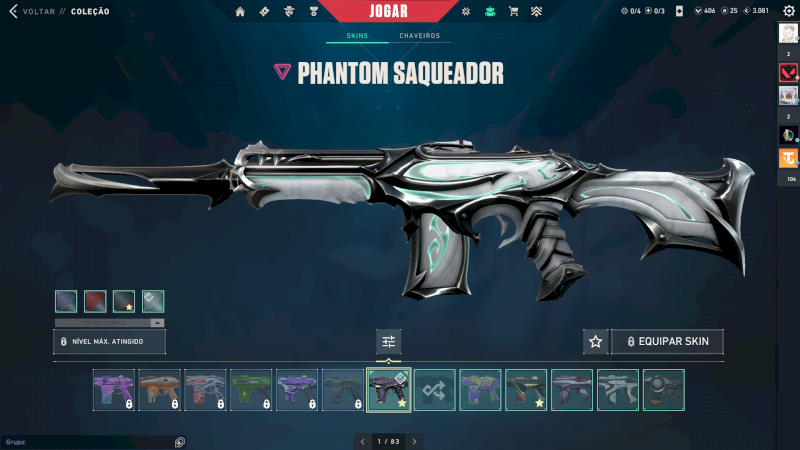The image size is (800, 450).
Task: Open the agents icon in top navigation
Action: [x=288, y=12]
